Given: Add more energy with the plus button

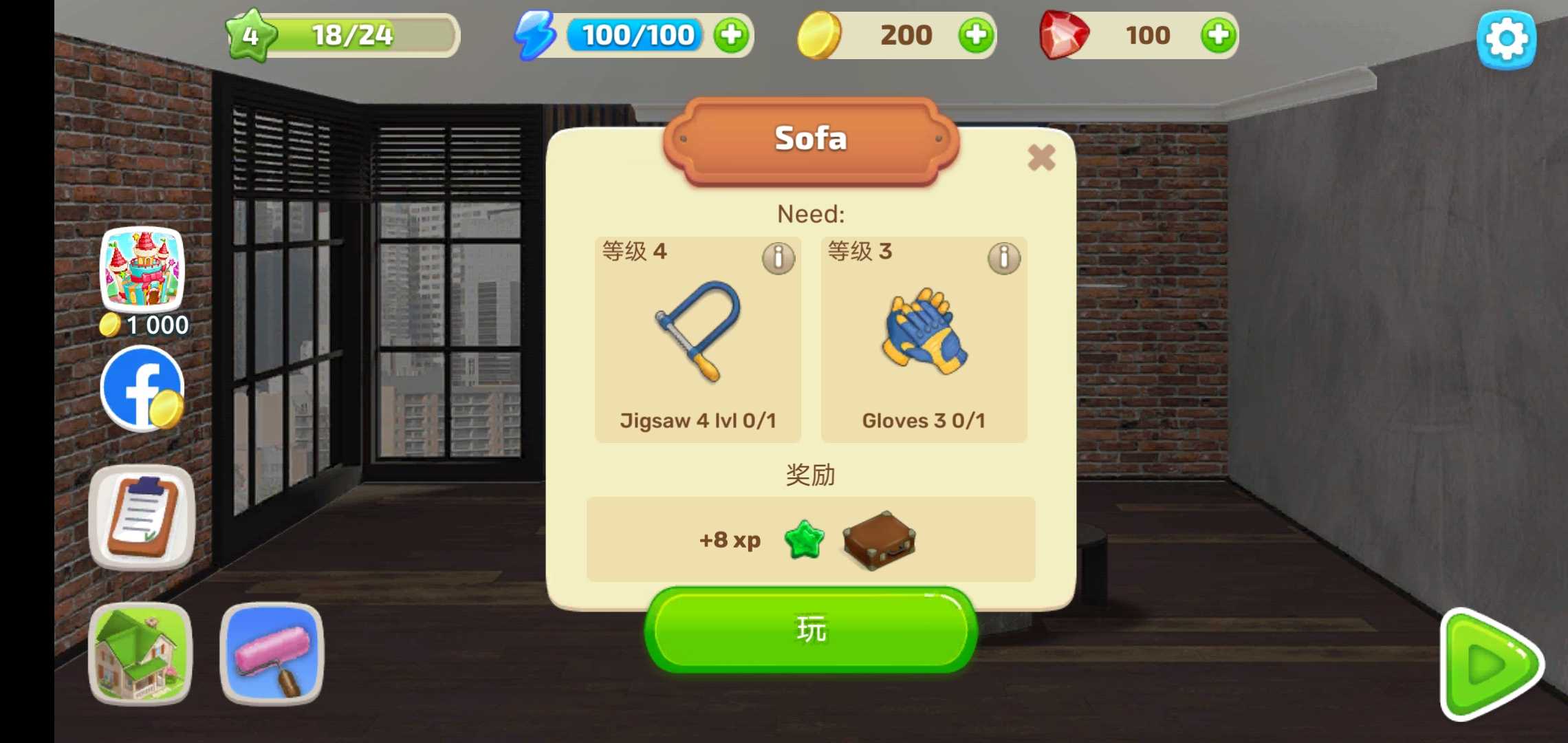Looking at the screenshot, I should (x=732, y=36).
